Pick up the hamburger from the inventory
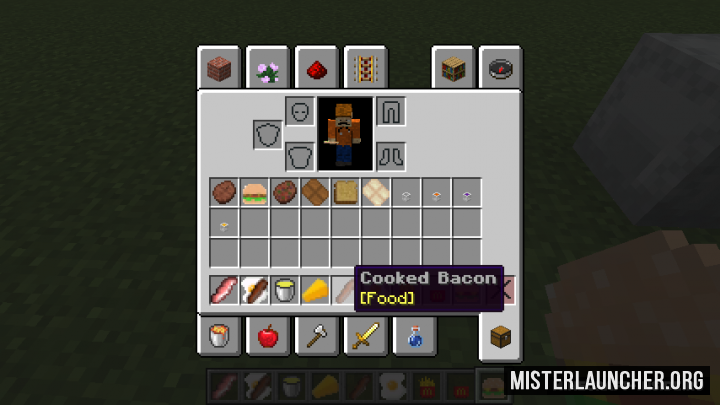 click(254, 192)
